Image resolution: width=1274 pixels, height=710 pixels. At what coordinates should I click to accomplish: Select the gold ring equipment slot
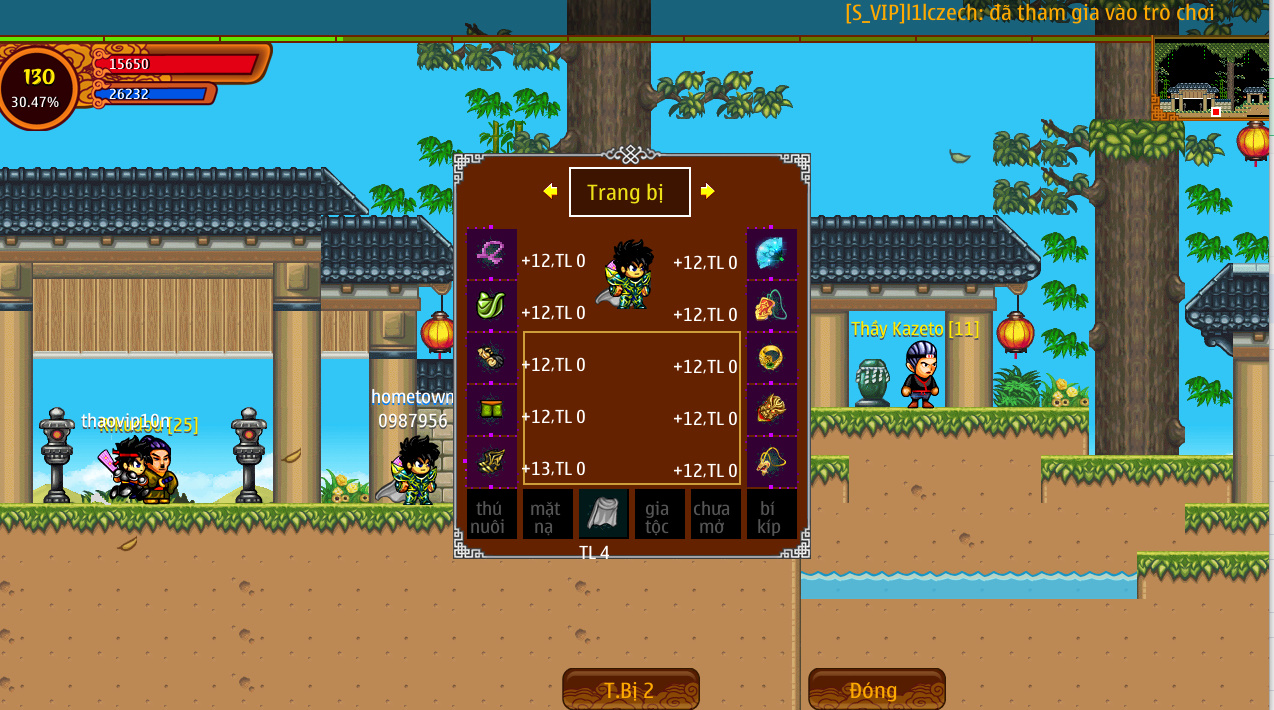772,358
